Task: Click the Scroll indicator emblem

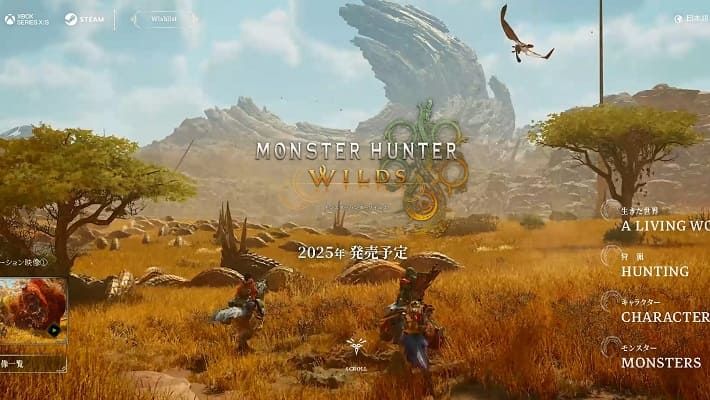Action: [355, 350]
